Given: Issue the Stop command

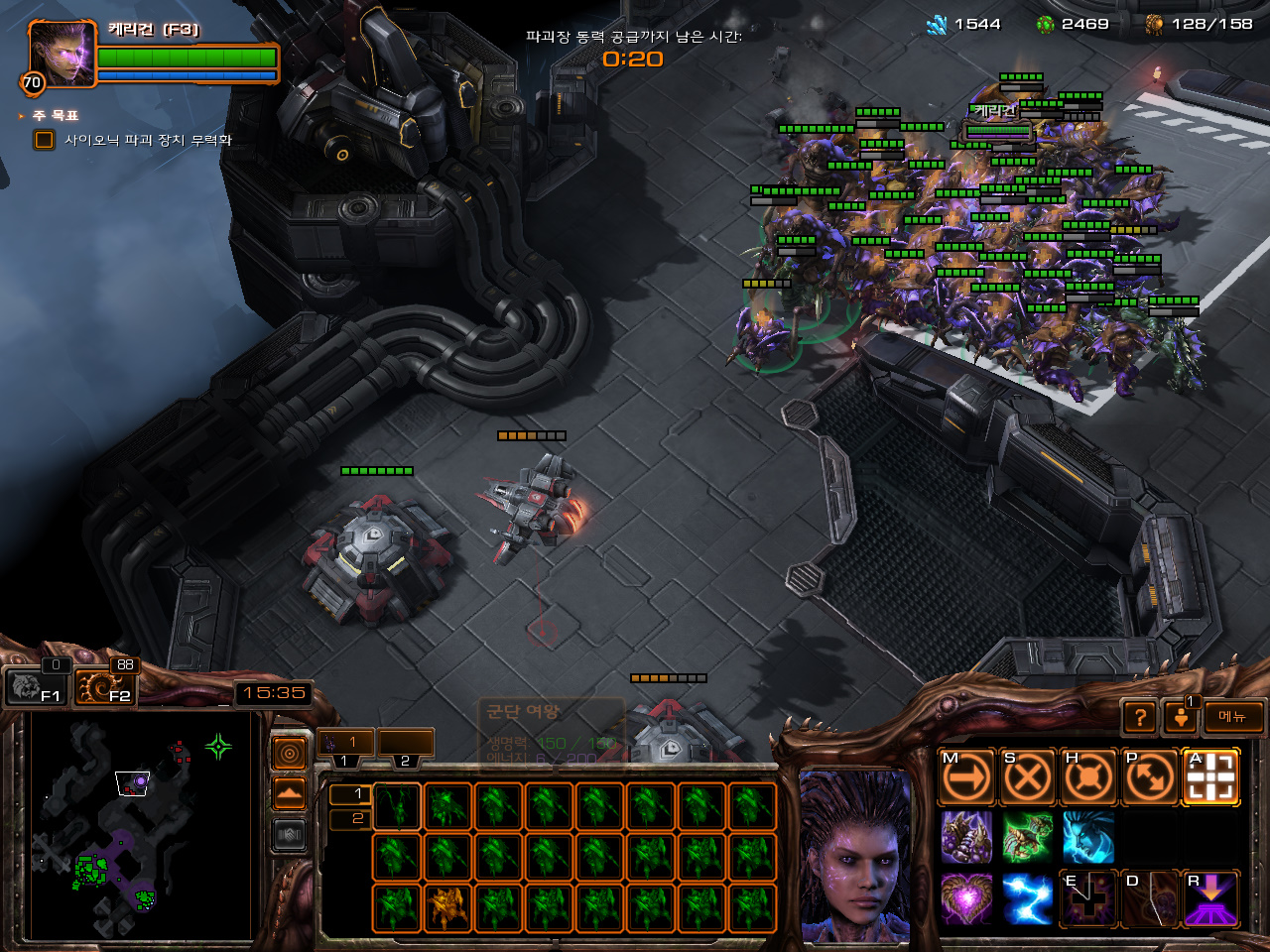Looking at the screenshot, I should (x=1027, y=777).
